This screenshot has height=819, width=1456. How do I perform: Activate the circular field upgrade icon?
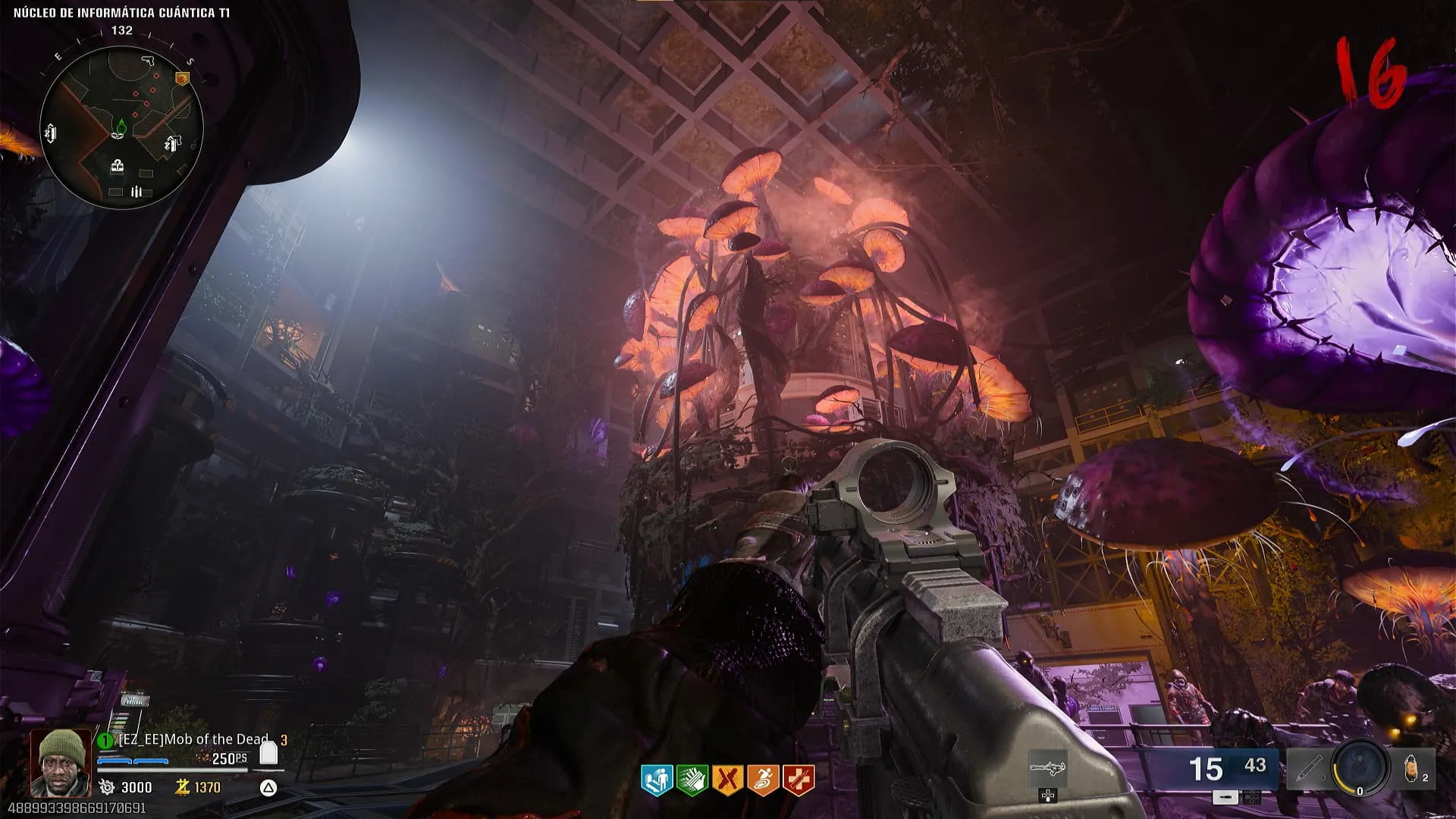click(1360, 767)
